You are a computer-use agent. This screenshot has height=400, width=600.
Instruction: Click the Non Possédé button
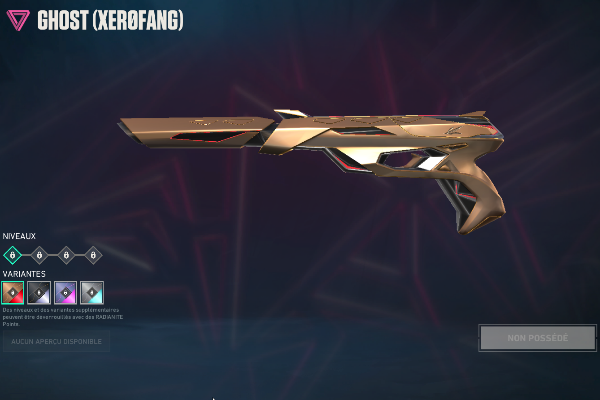click(537, 338)
